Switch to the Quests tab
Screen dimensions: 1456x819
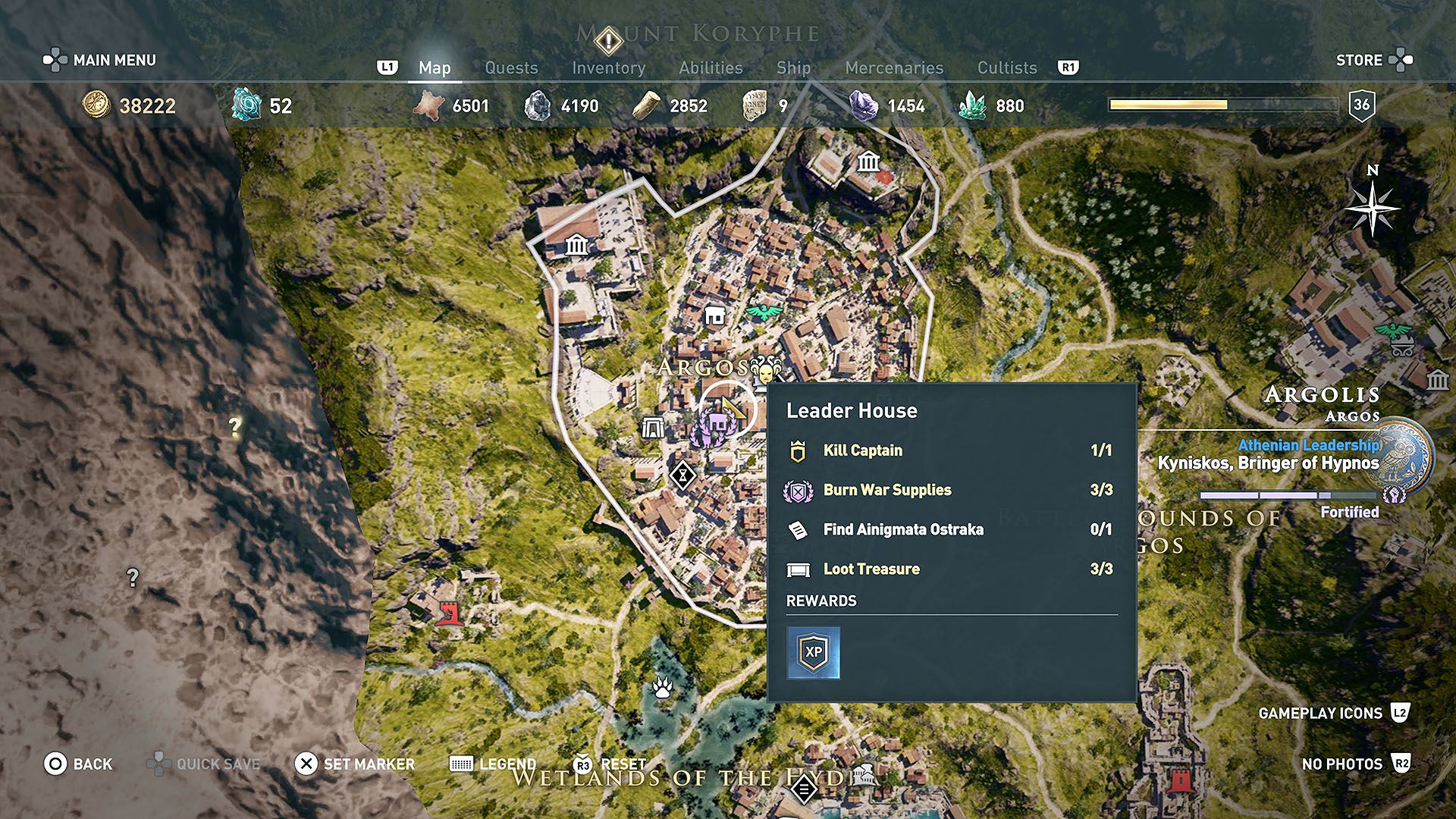click(511, 67)
